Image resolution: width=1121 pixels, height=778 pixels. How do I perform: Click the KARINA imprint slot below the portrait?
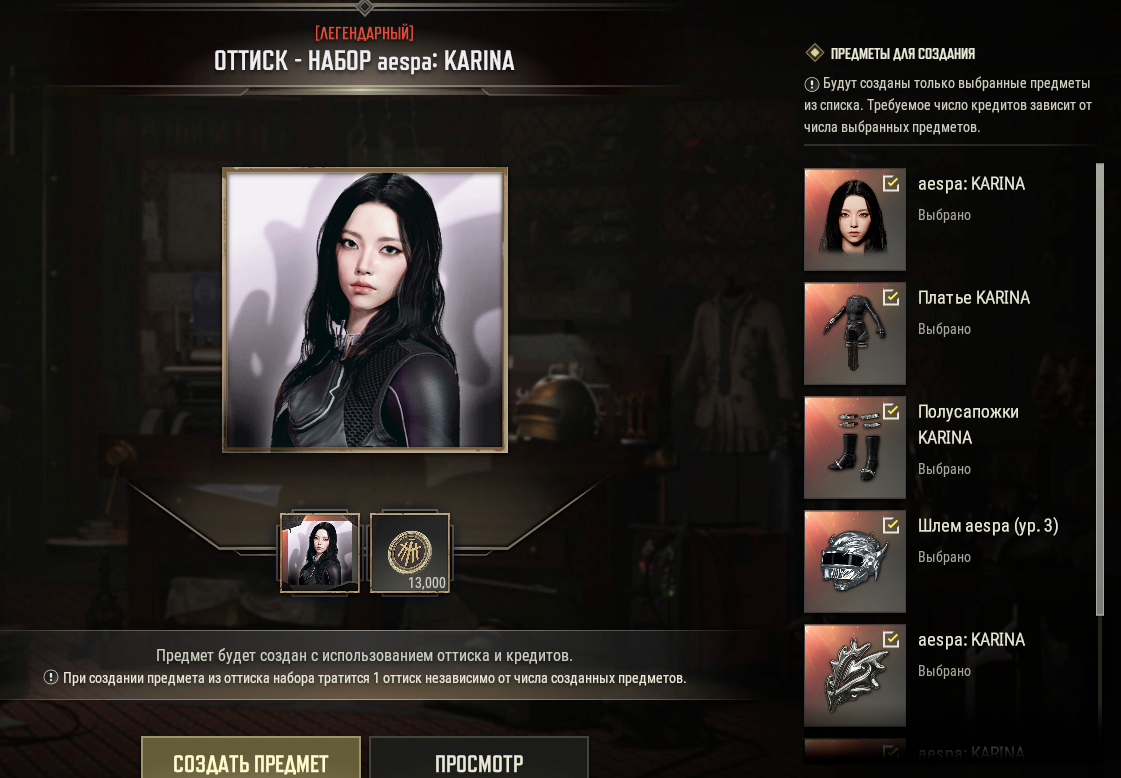pyautogui.click(x=320, y=553)
